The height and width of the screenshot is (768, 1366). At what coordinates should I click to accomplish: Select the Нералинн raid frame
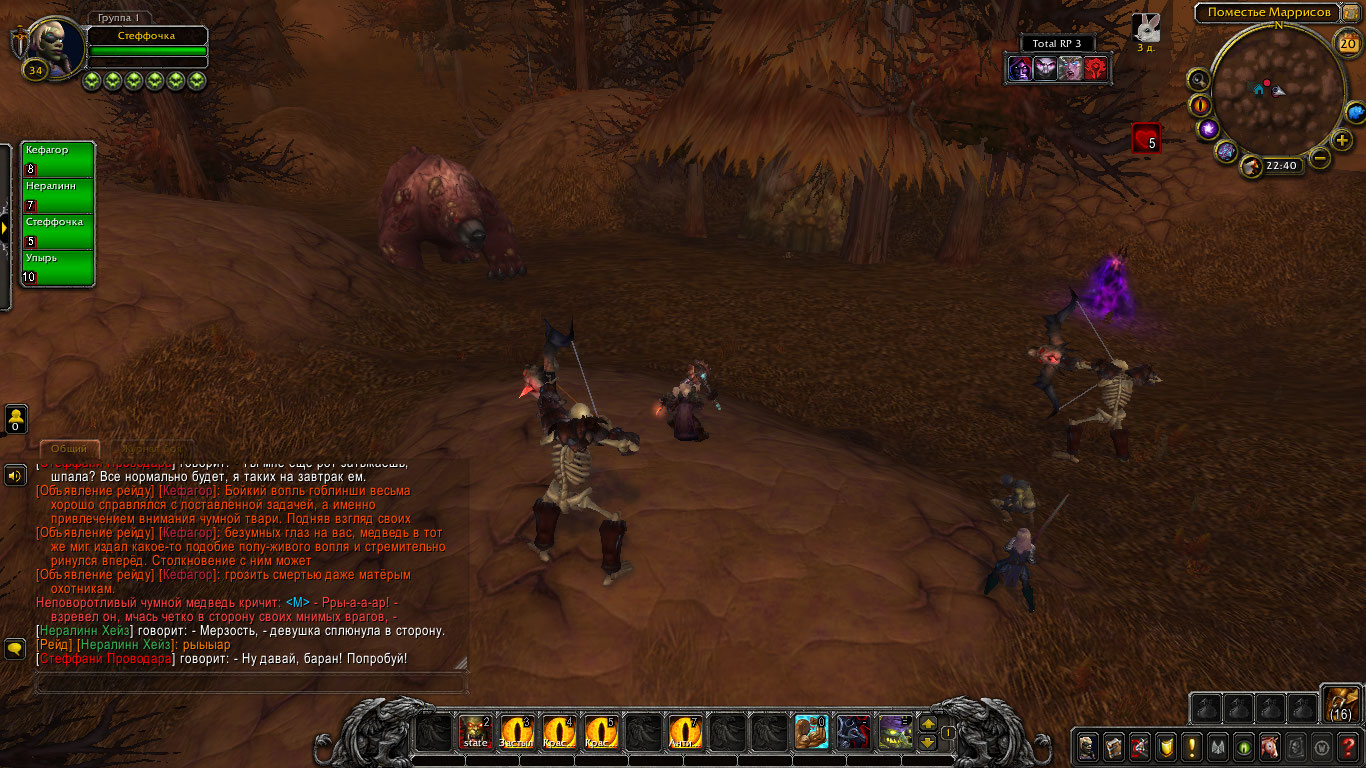click(x=58, y=196)
